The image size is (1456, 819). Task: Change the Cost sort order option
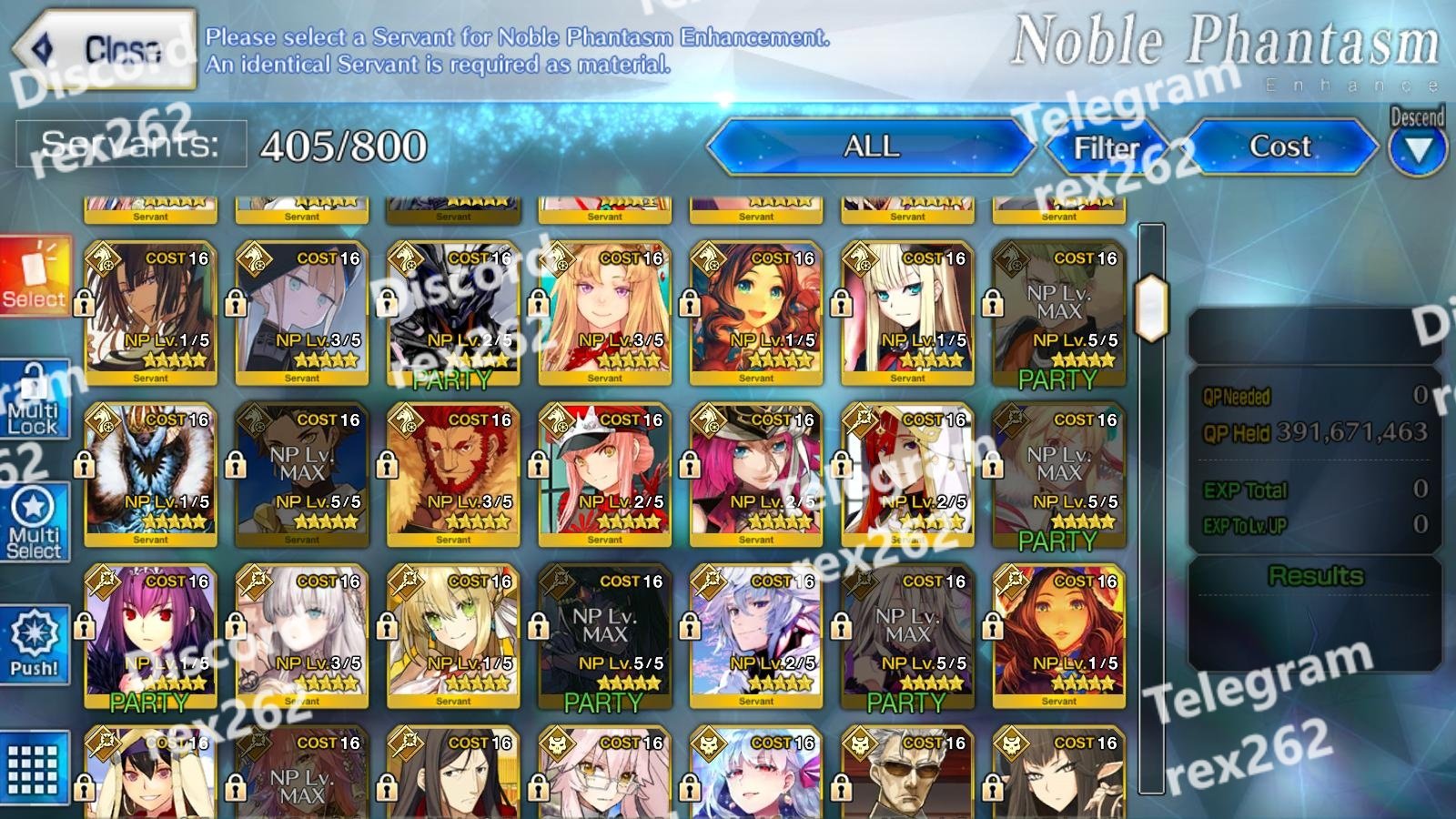(x=1279, y=147)
